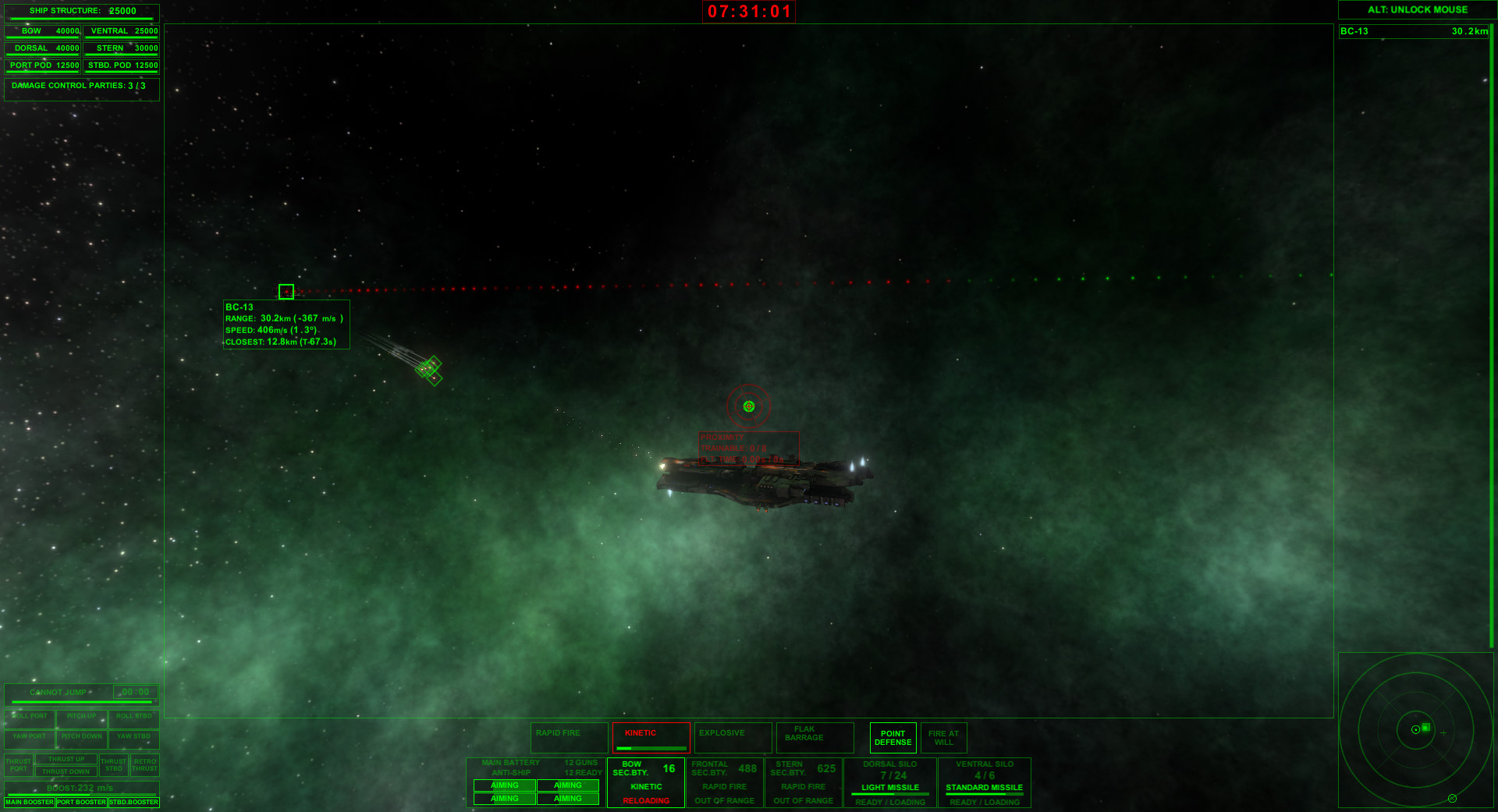This screenshot has width=1498, height=812.
Task: Click the targeting reticle above the ship
Action: [748, 405]
